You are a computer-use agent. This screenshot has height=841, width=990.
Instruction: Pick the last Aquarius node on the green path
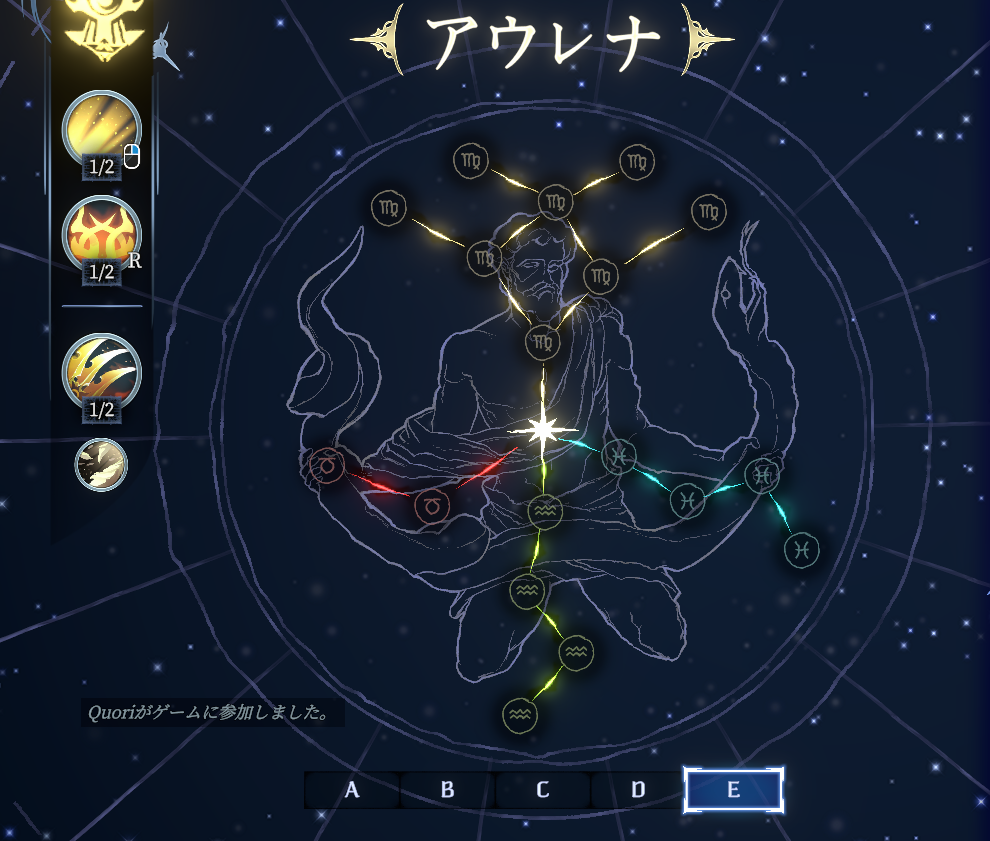(x=520, y=714)
